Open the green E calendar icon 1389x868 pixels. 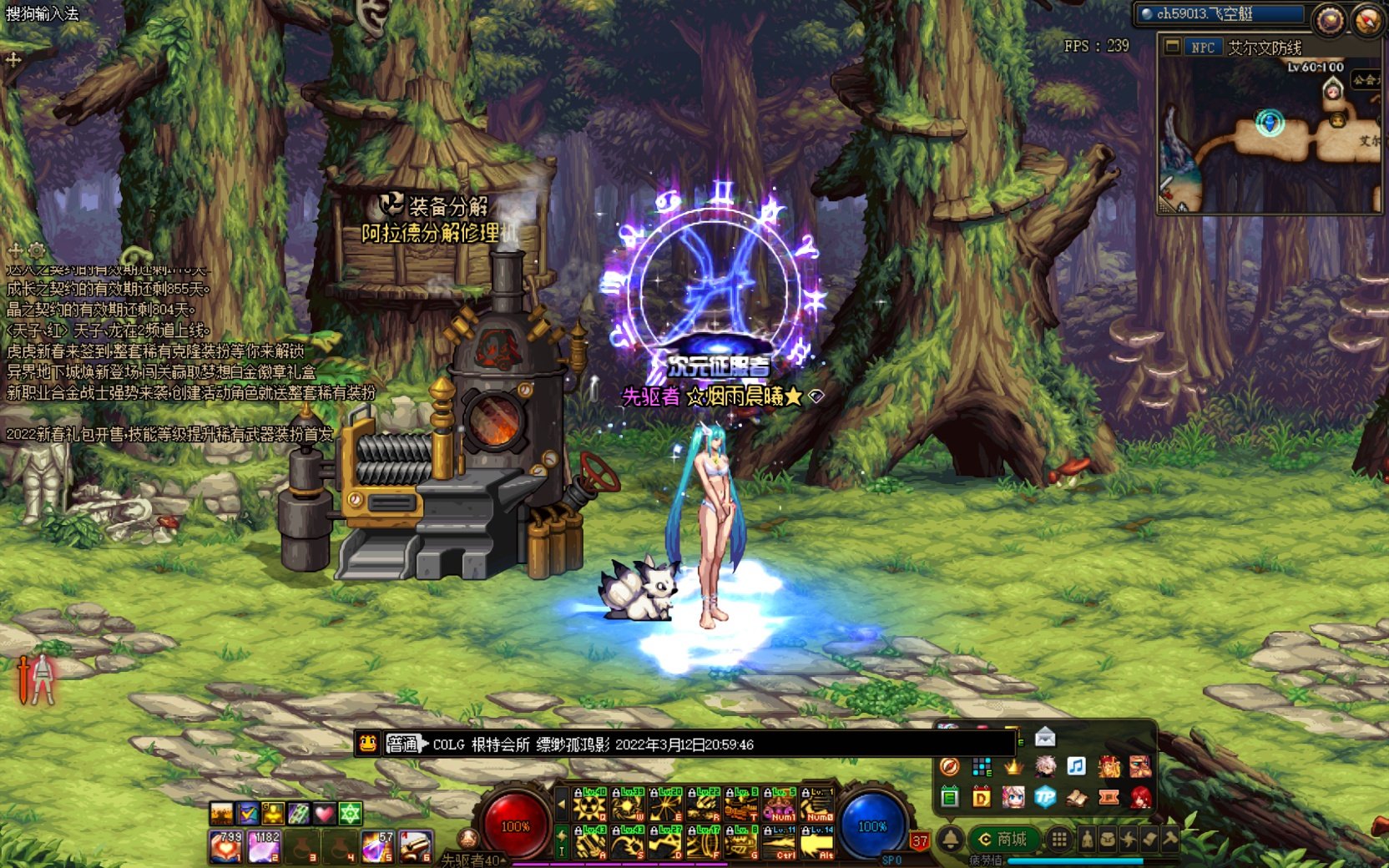click(x=950, y=797)
